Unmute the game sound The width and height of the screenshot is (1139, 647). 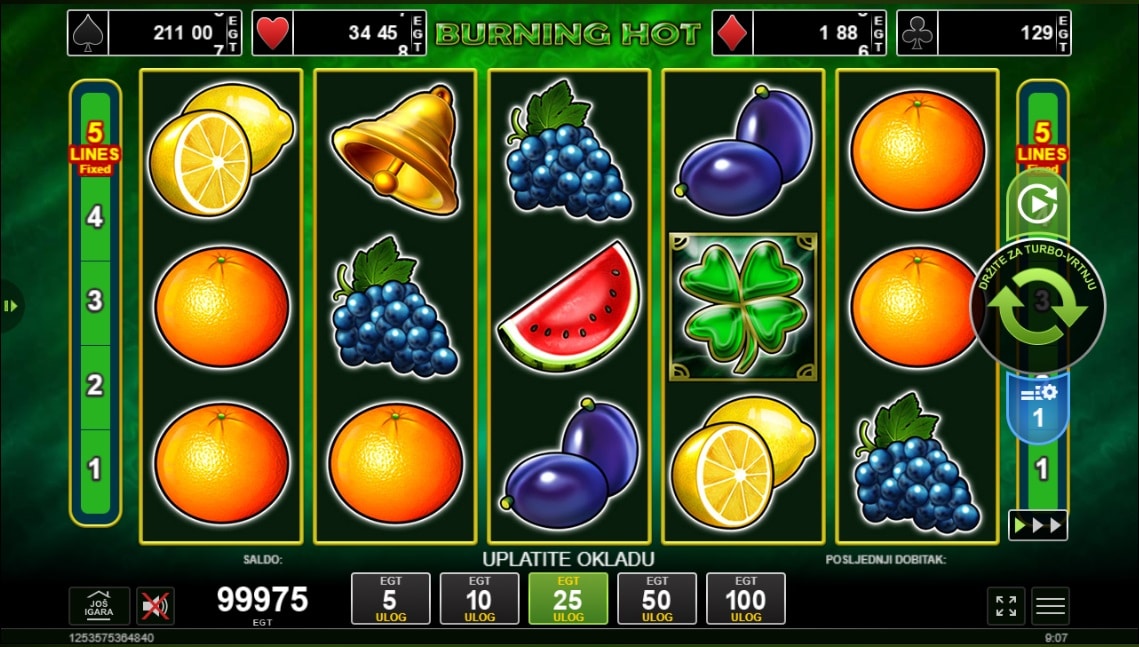pyautogui.click(x=155, y=606)
